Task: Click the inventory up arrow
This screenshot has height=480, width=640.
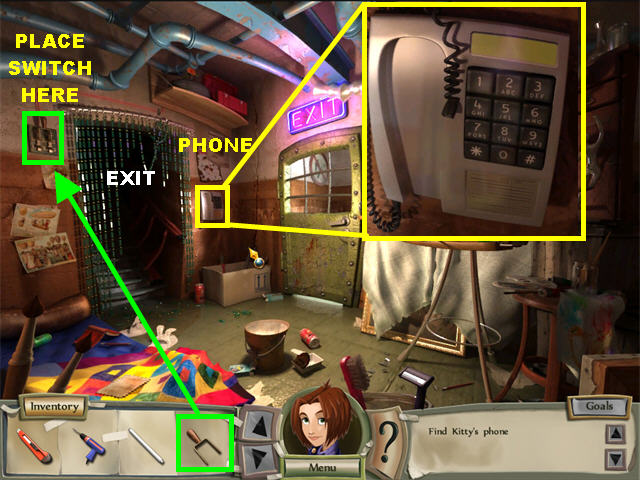Action: [257, 424]
